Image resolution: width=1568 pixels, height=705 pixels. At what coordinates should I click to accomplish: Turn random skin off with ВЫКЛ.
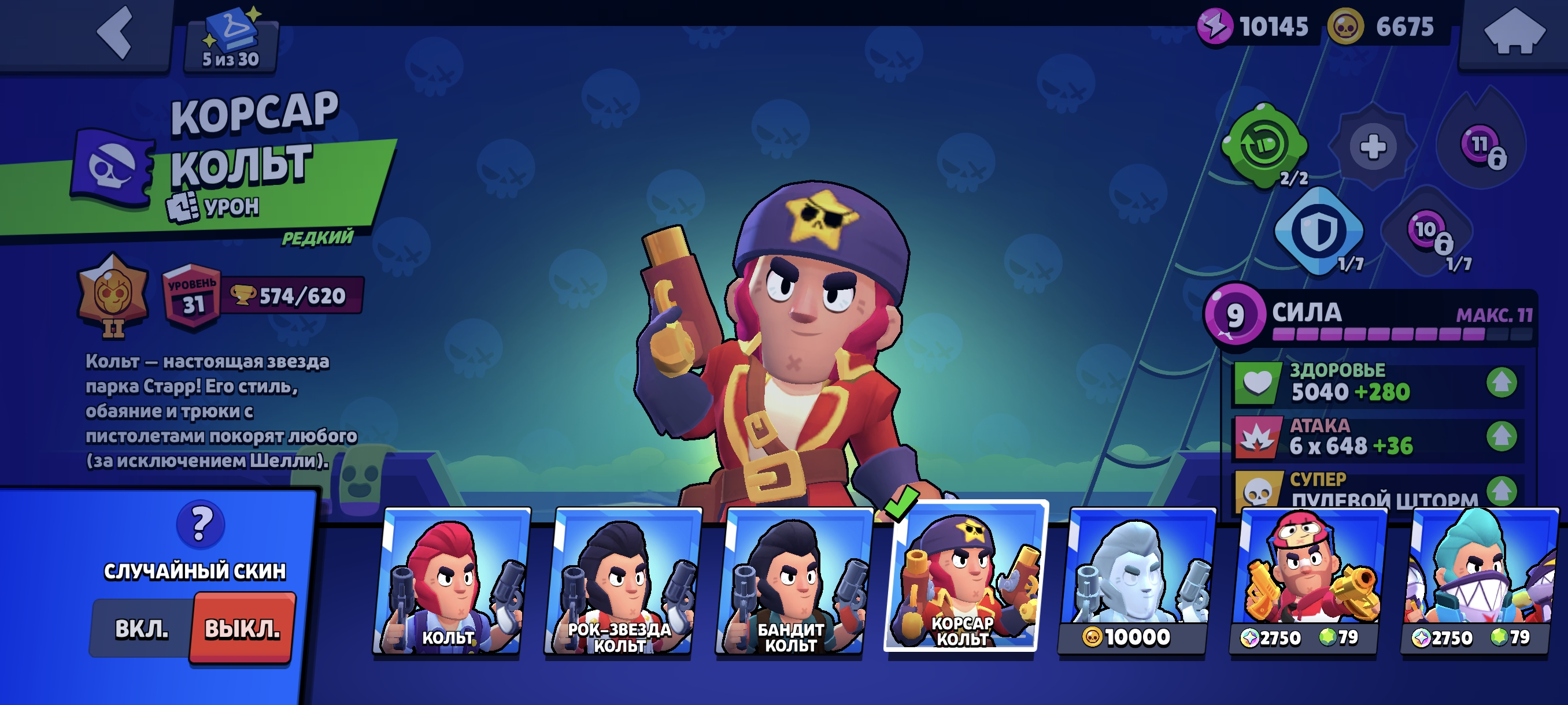242,628
